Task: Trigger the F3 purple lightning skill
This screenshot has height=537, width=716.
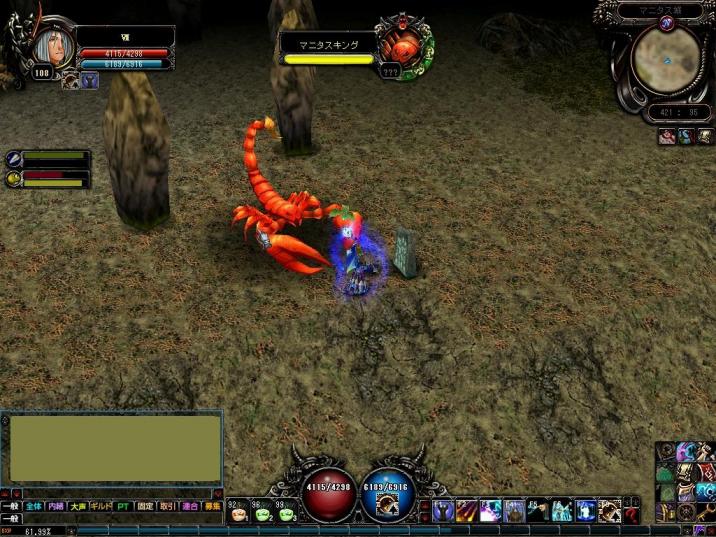Action: [490, 512]
